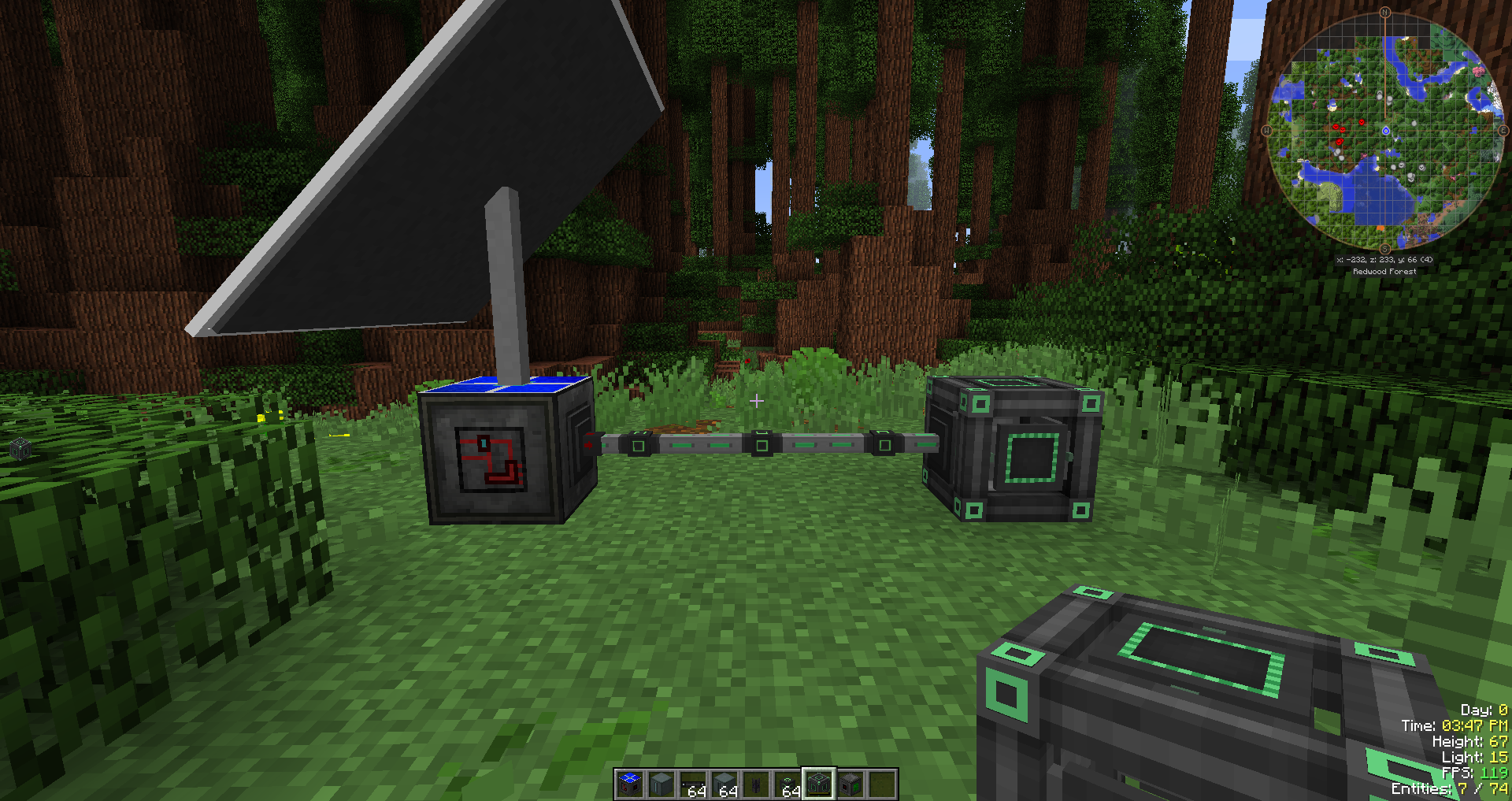1512x801 pixels.
Task: Click the highlighted green machine block in the hotbar
Action: pyautogui.click(x=819, y=784)
